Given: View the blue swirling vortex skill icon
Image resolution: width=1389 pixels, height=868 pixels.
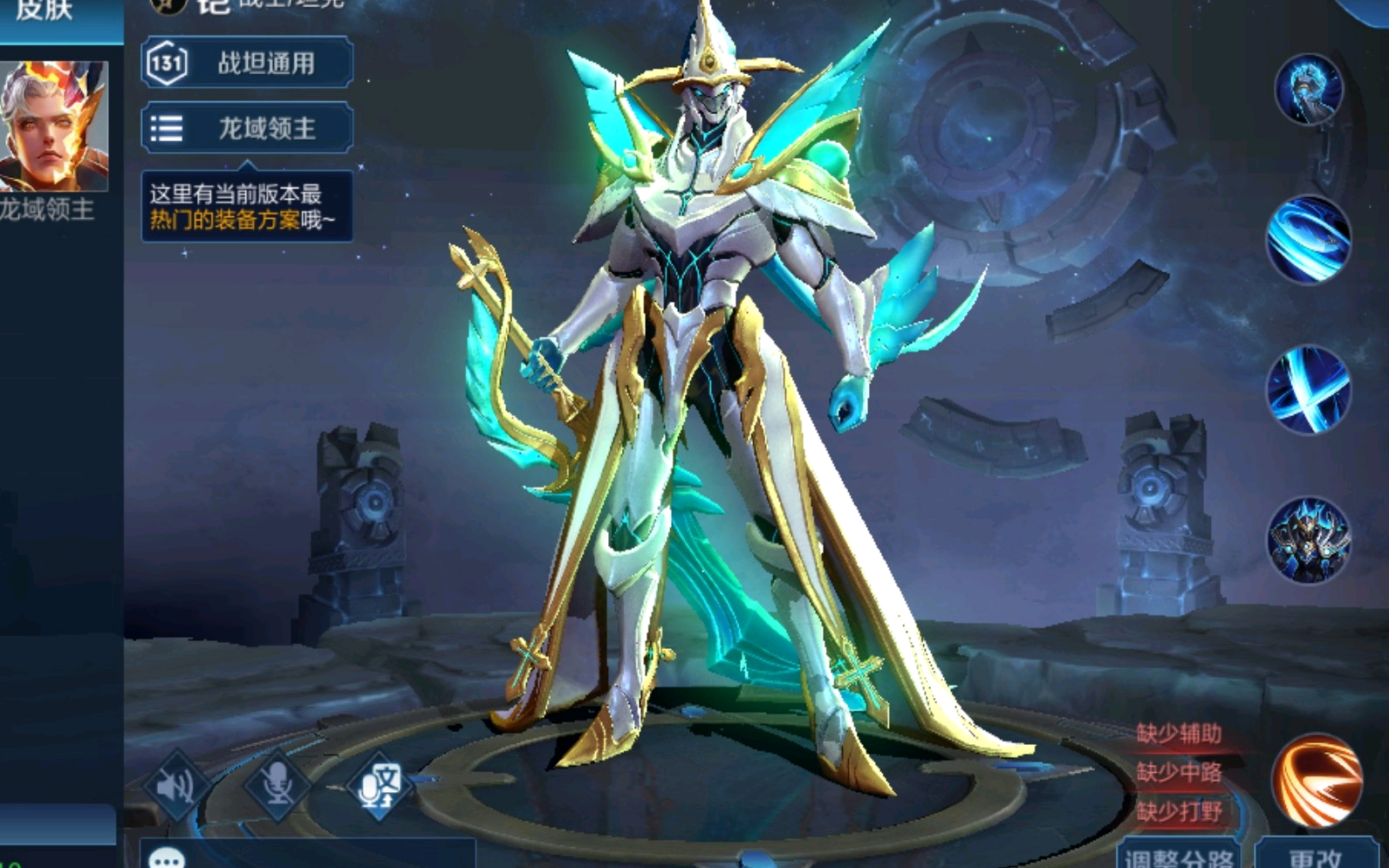Looking at the screenshot, I should click(x=1307, y=239).
